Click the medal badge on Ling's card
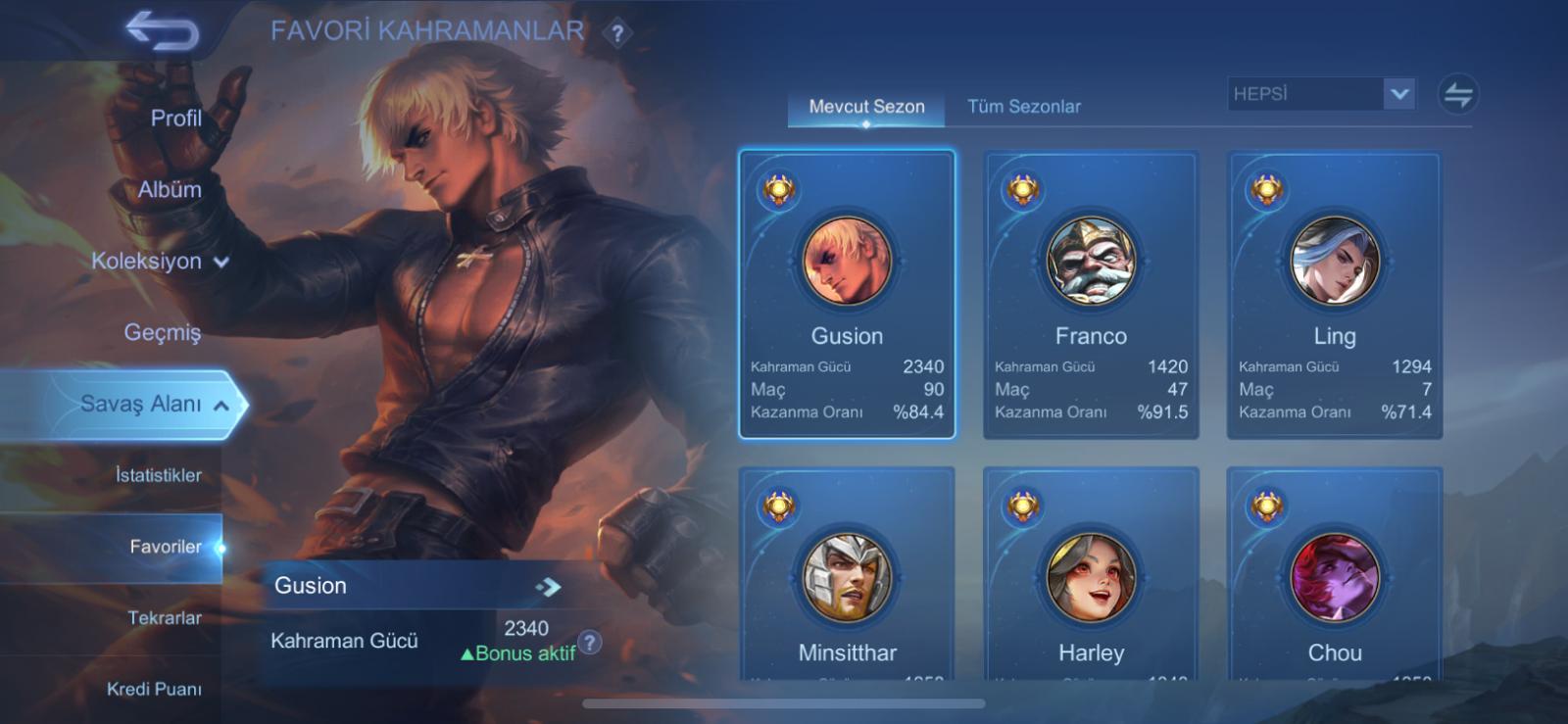Viewport: 1568px width, 724px height. [1265, 189]
